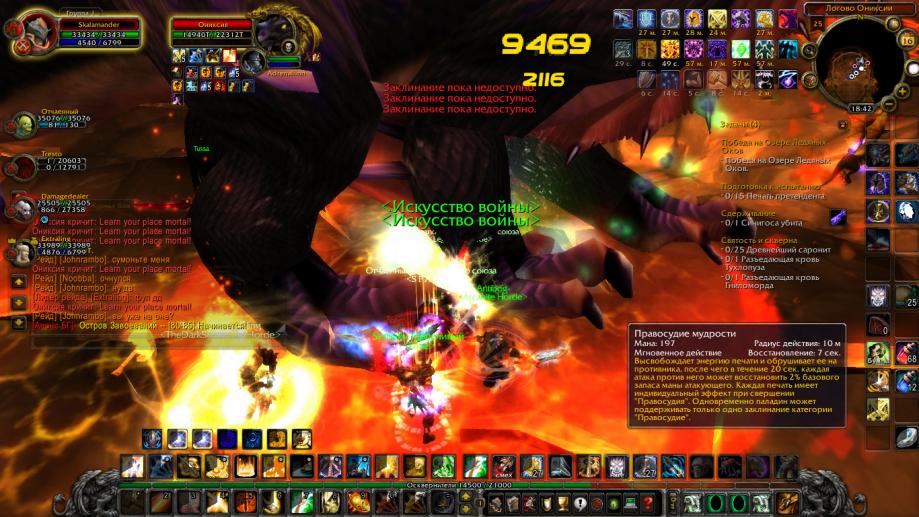Click the Ониксия target frame

[210, 32]
